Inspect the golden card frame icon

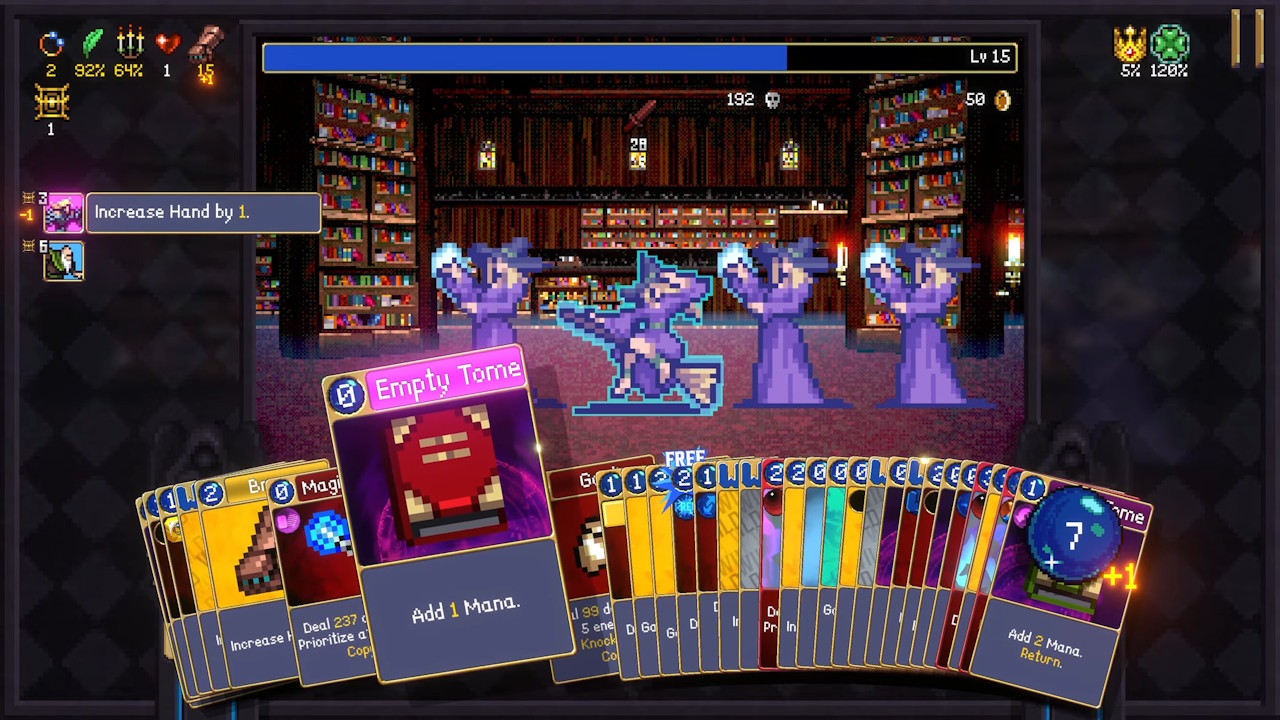(51, 101)
